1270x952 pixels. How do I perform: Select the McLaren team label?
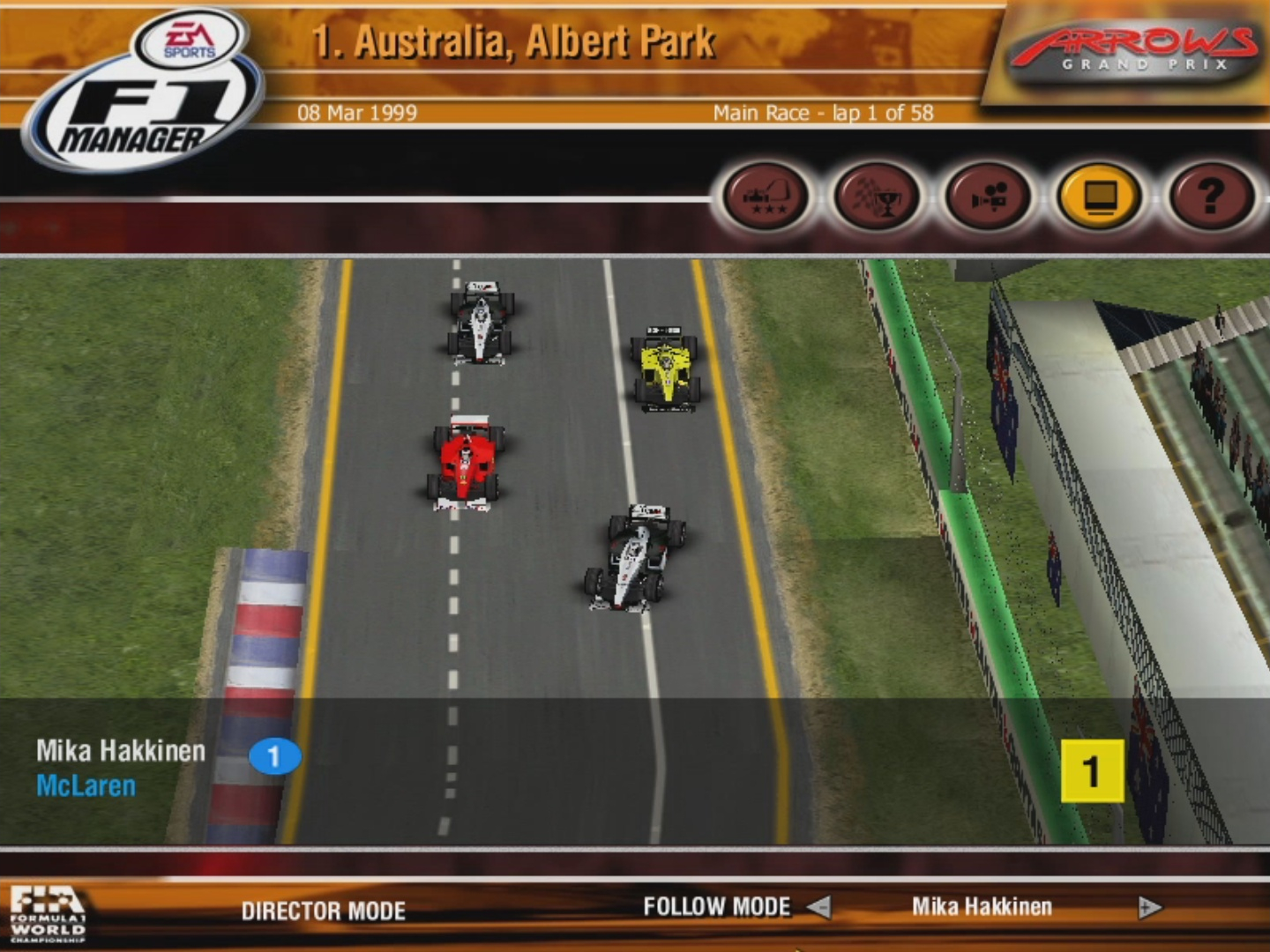click(x=87, y=786)
